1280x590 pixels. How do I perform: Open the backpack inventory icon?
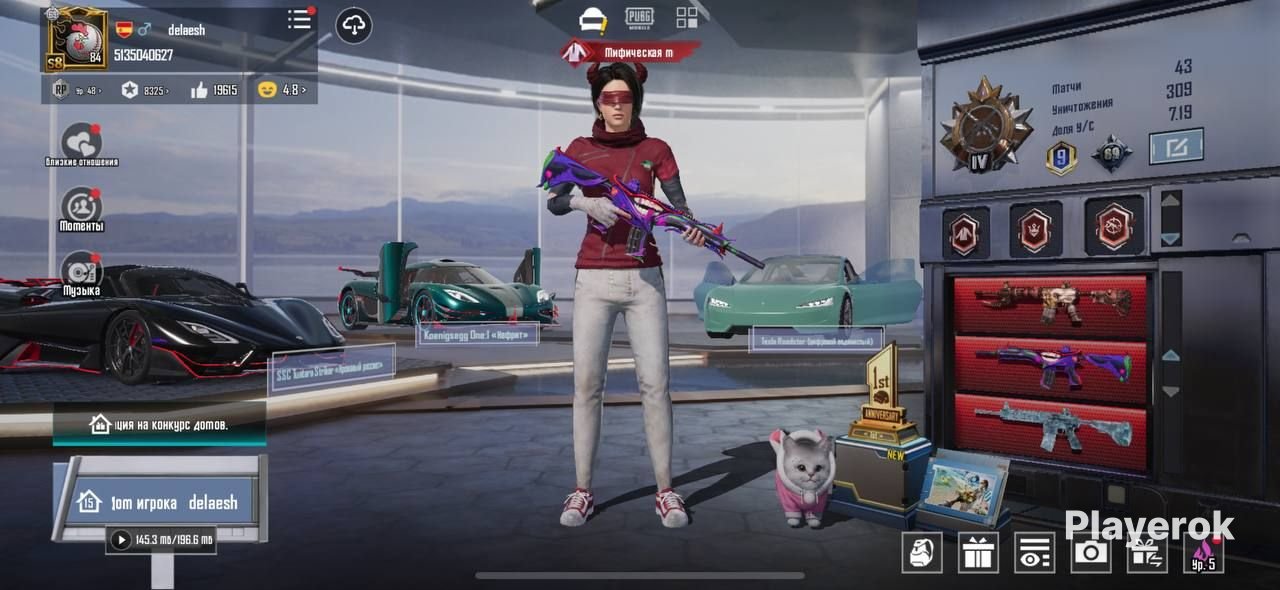pyautogui.click(x=921, y=552)
